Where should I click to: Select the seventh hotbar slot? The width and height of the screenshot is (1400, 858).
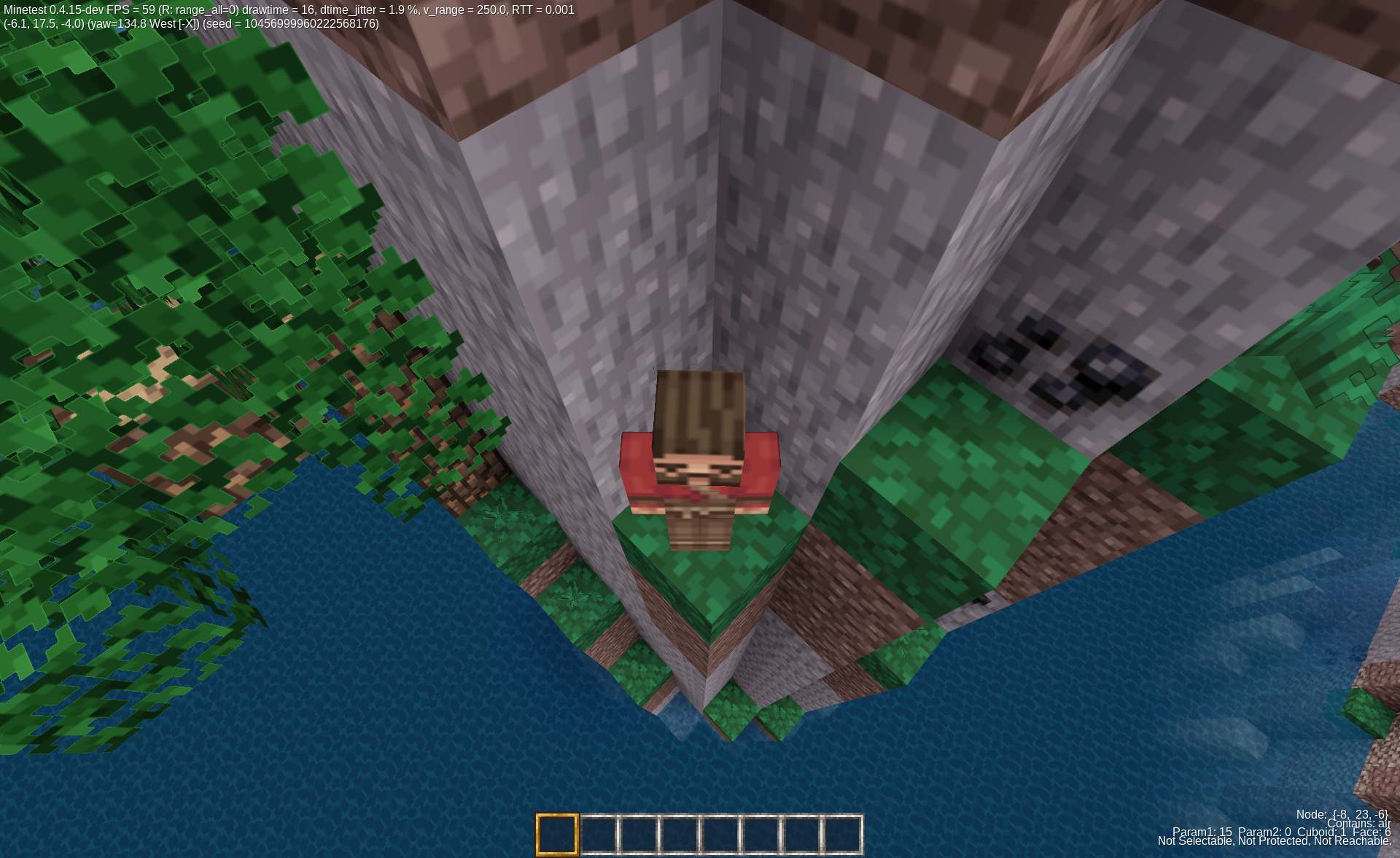tap(801, 832)
